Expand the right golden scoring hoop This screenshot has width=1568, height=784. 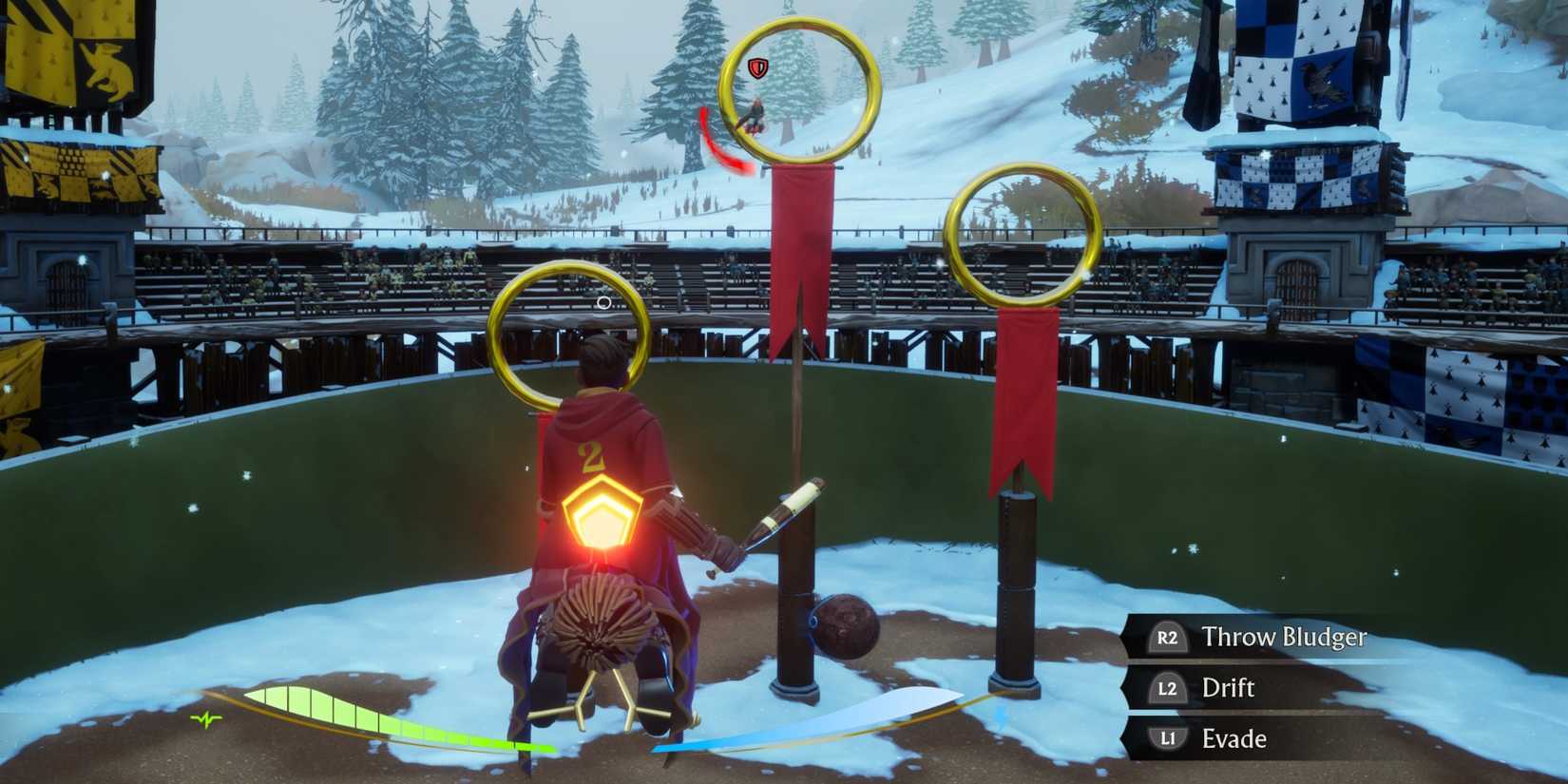(x=1019, y=238)
